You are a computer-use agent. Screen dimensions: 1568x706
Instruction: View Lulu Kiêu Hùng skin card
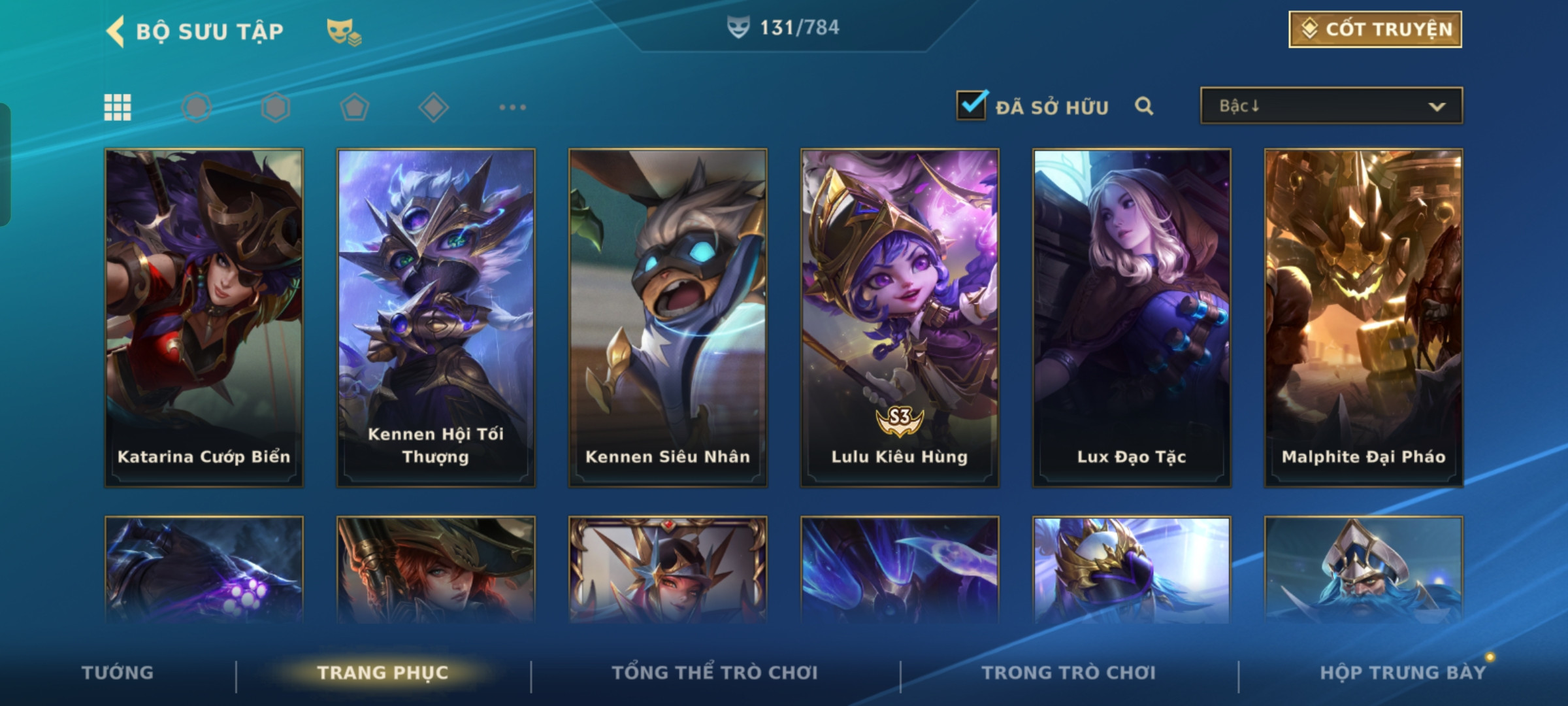tap(900, 318)
